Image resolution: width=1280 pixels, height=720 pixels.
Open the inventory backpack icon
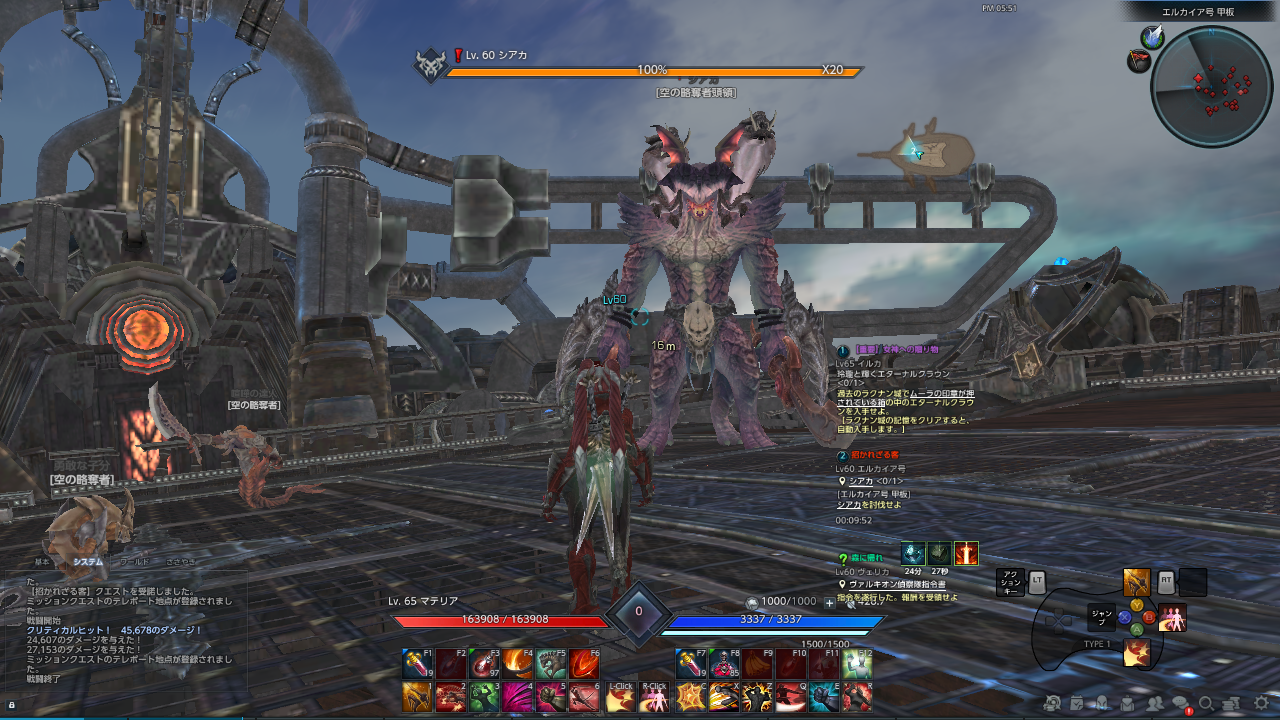coord(1129,704)
